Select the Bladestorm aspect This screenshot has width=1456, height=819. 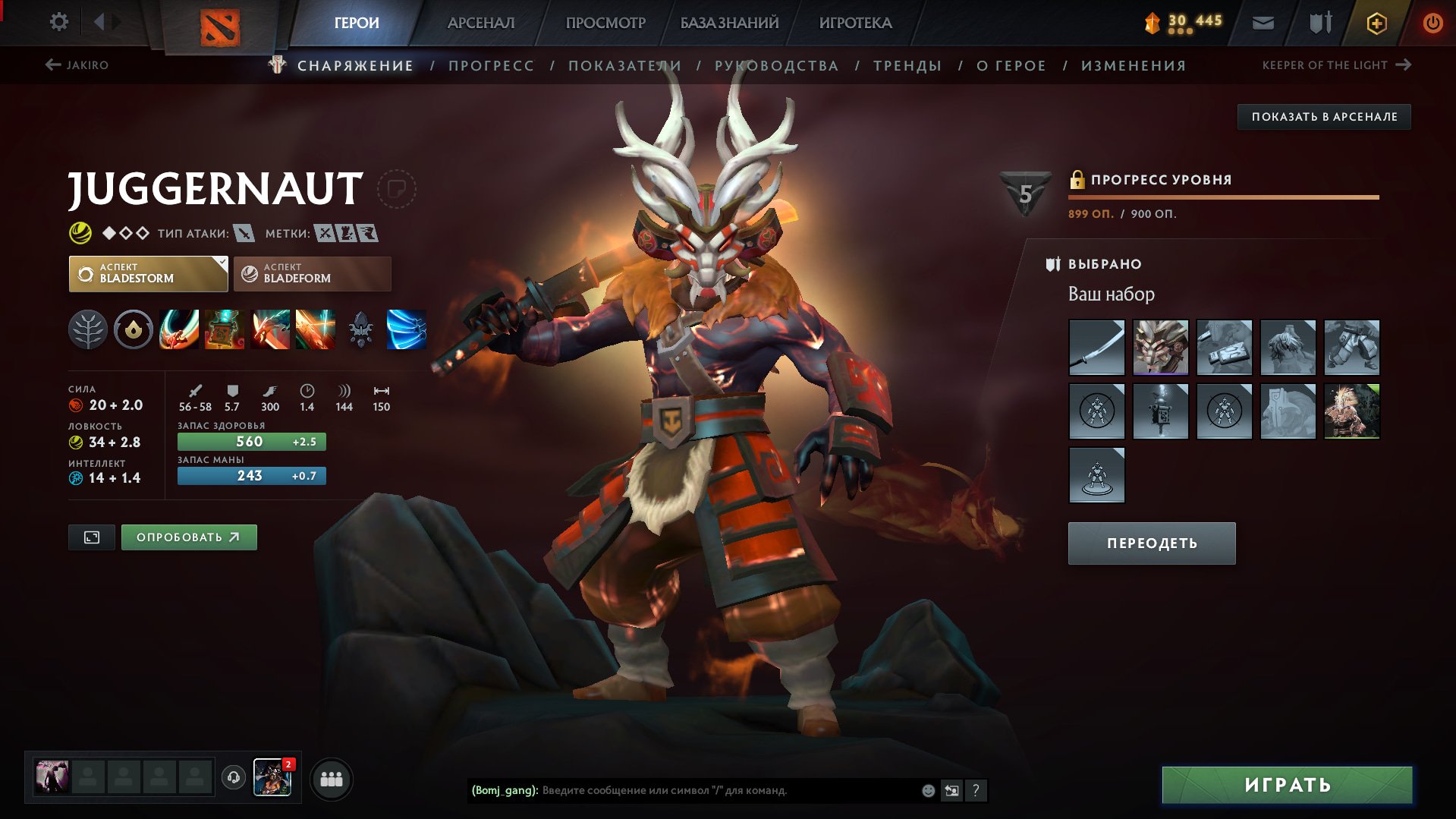148,273
